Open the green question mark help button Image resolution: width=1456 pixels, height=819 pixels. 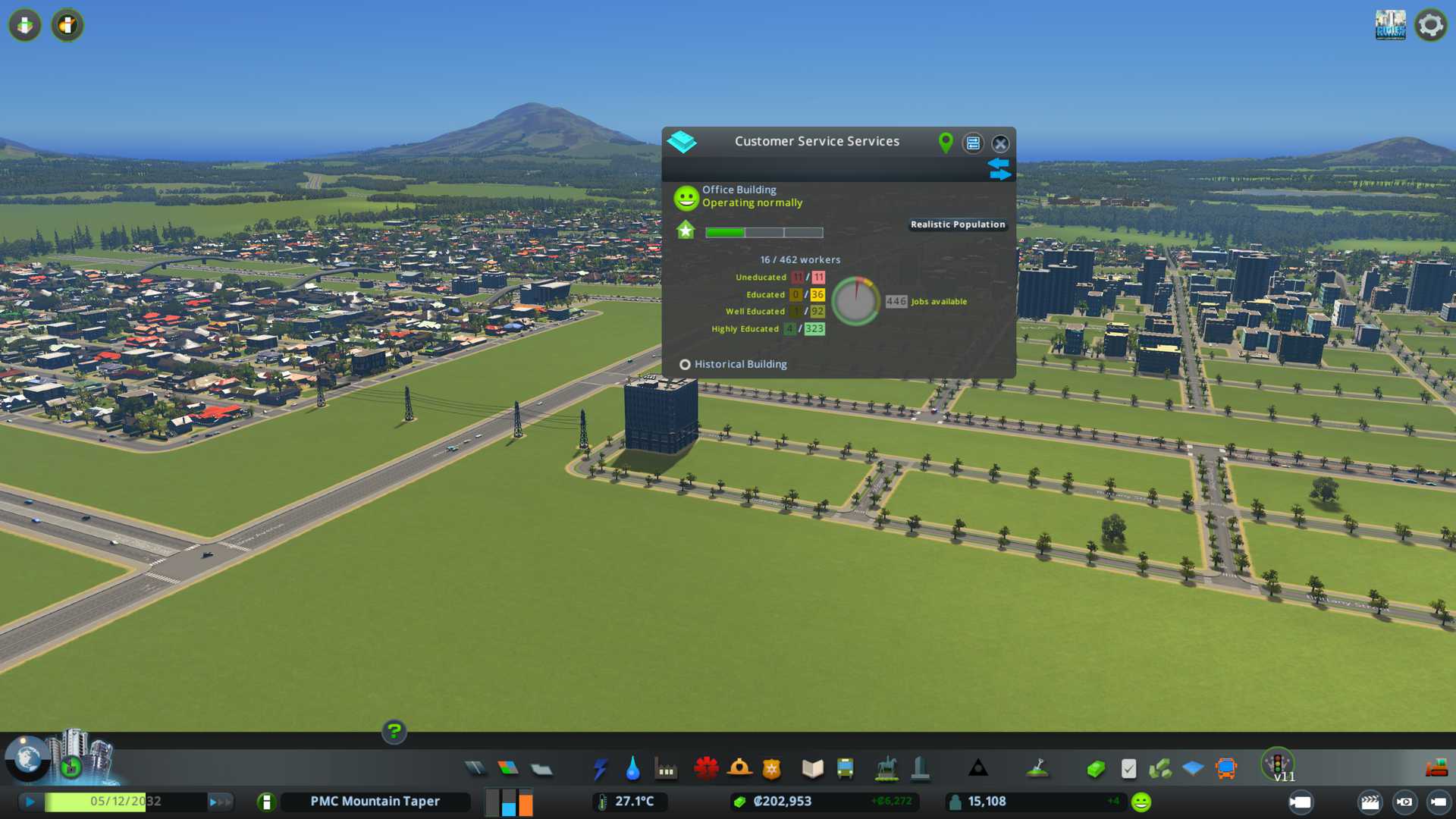point(394,732)
